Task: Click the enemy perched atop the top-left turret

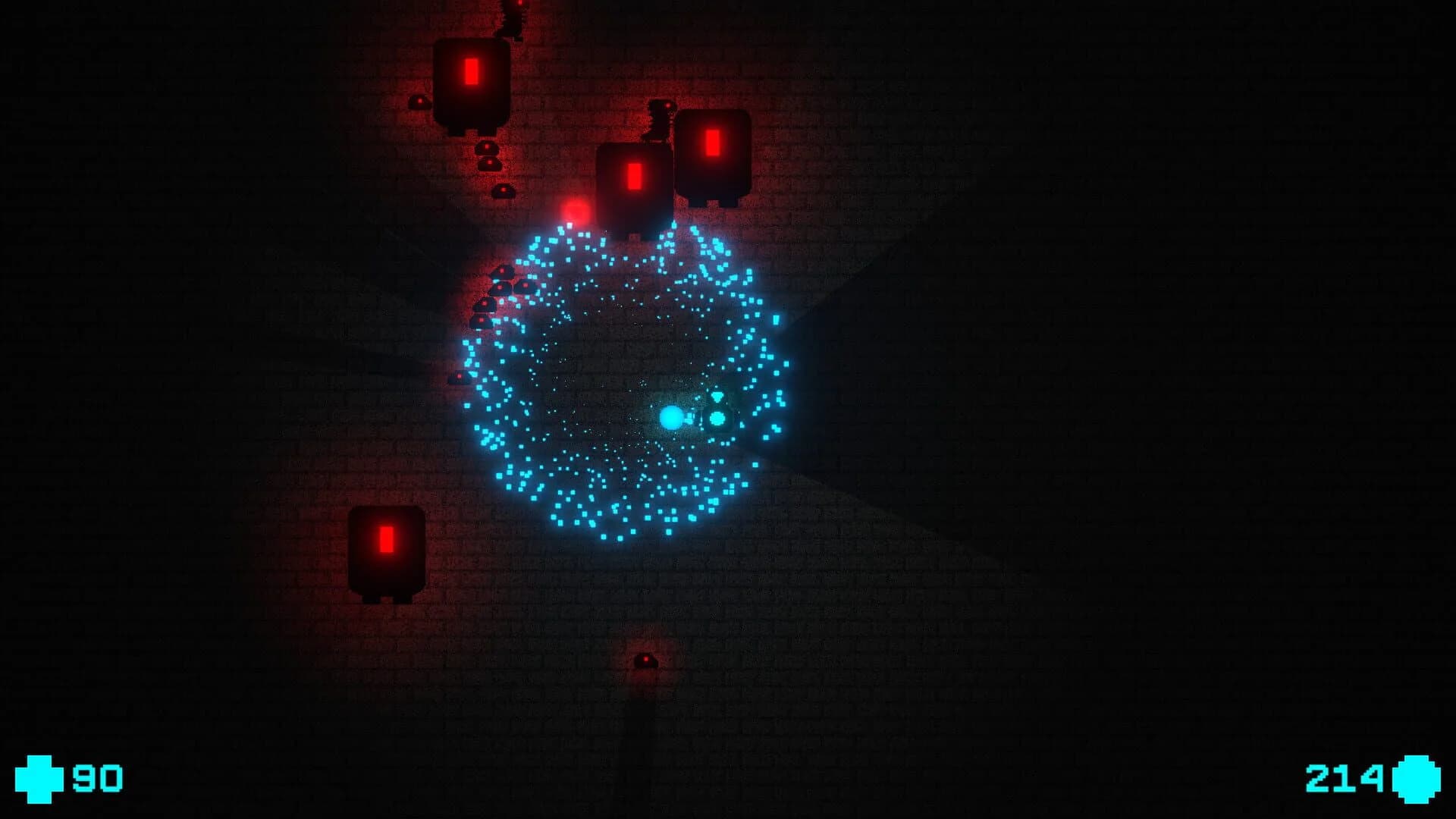Action: point(512,19)
